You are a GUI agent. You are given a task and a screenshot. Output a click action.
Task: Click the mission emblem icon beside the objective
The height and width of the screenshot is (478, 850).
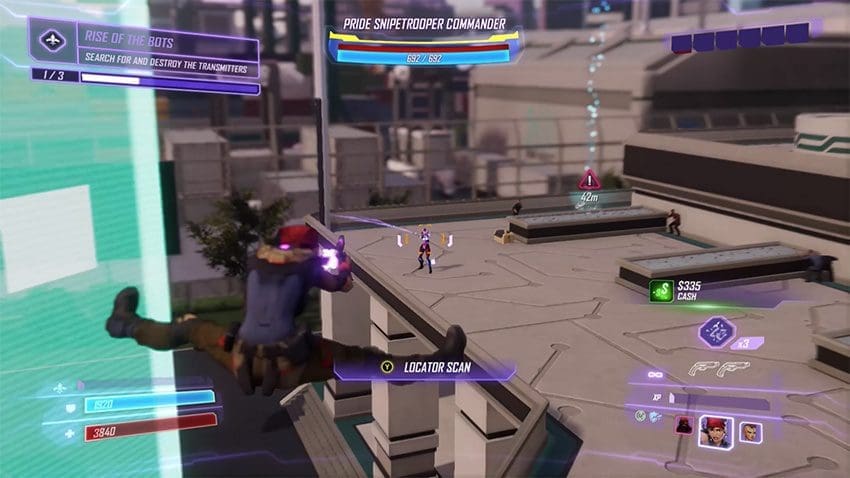(x=53, y=42)
